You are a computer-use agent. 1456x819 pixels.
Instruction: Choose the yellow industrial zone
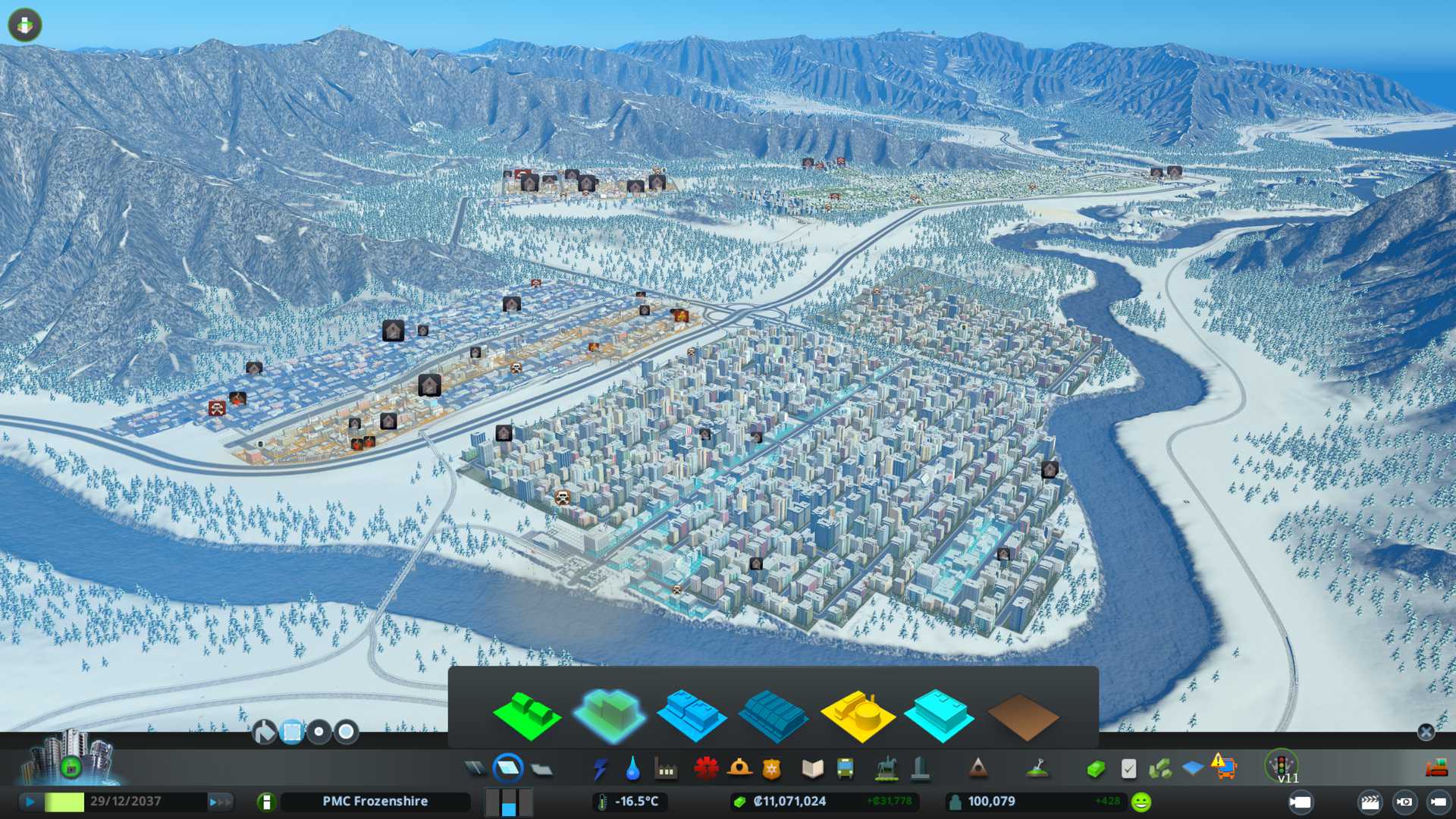pyautogui.click(x=858, y=715)
